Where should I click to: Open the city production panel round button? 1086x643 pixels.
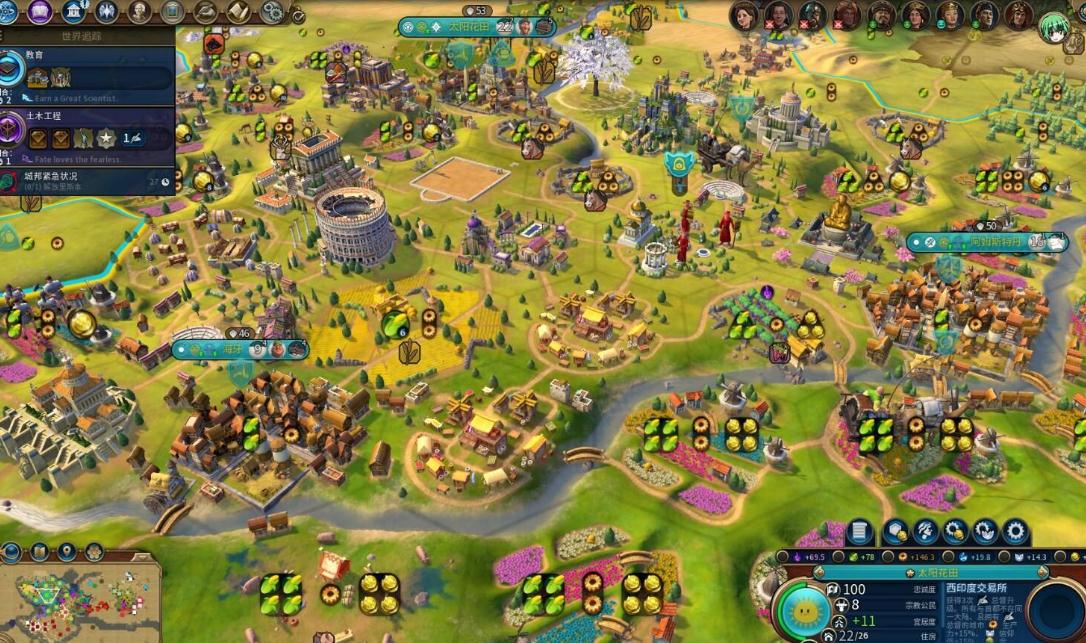(1055, 611)
